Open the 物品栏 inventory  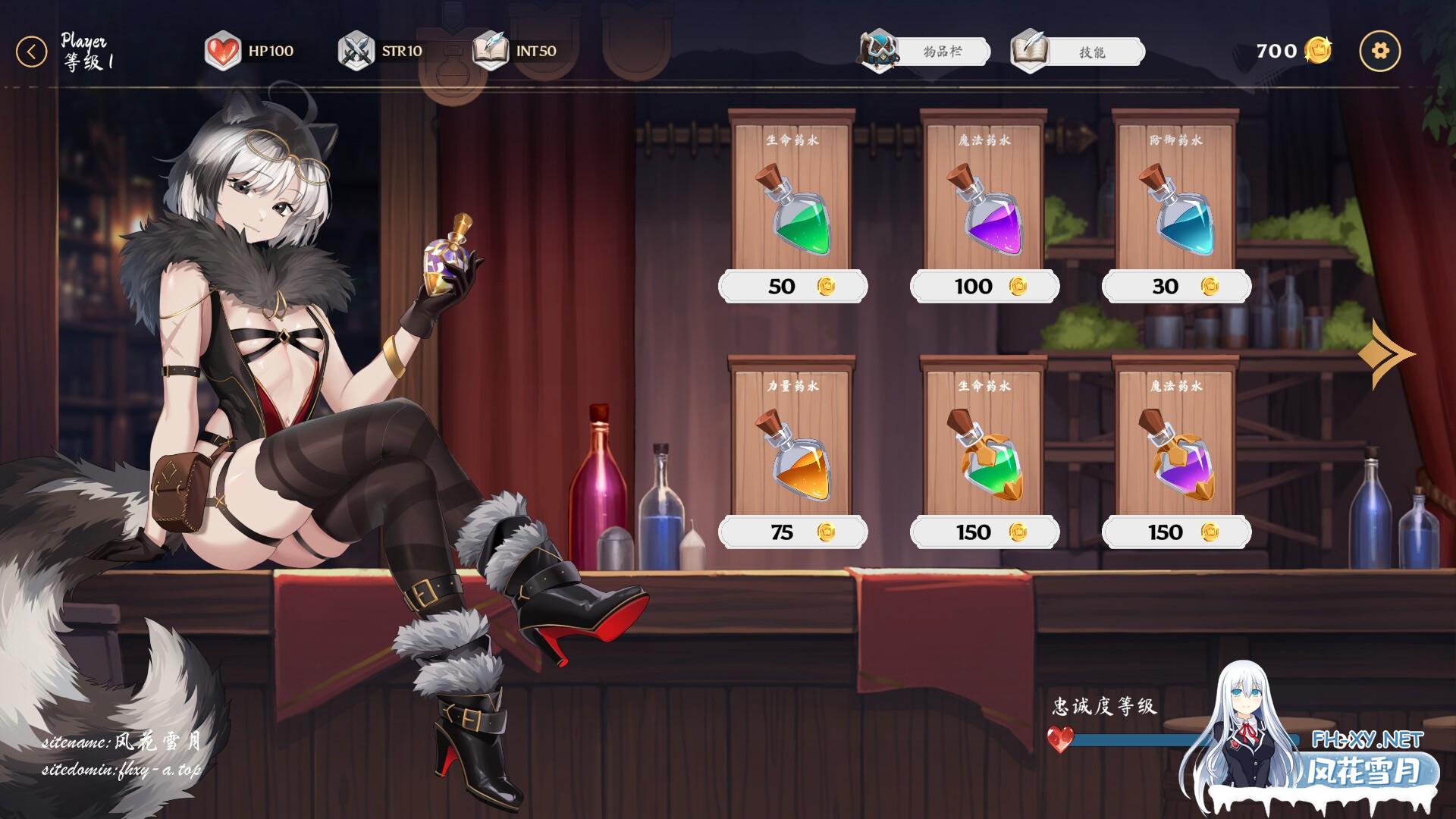[x=927, y=52]
